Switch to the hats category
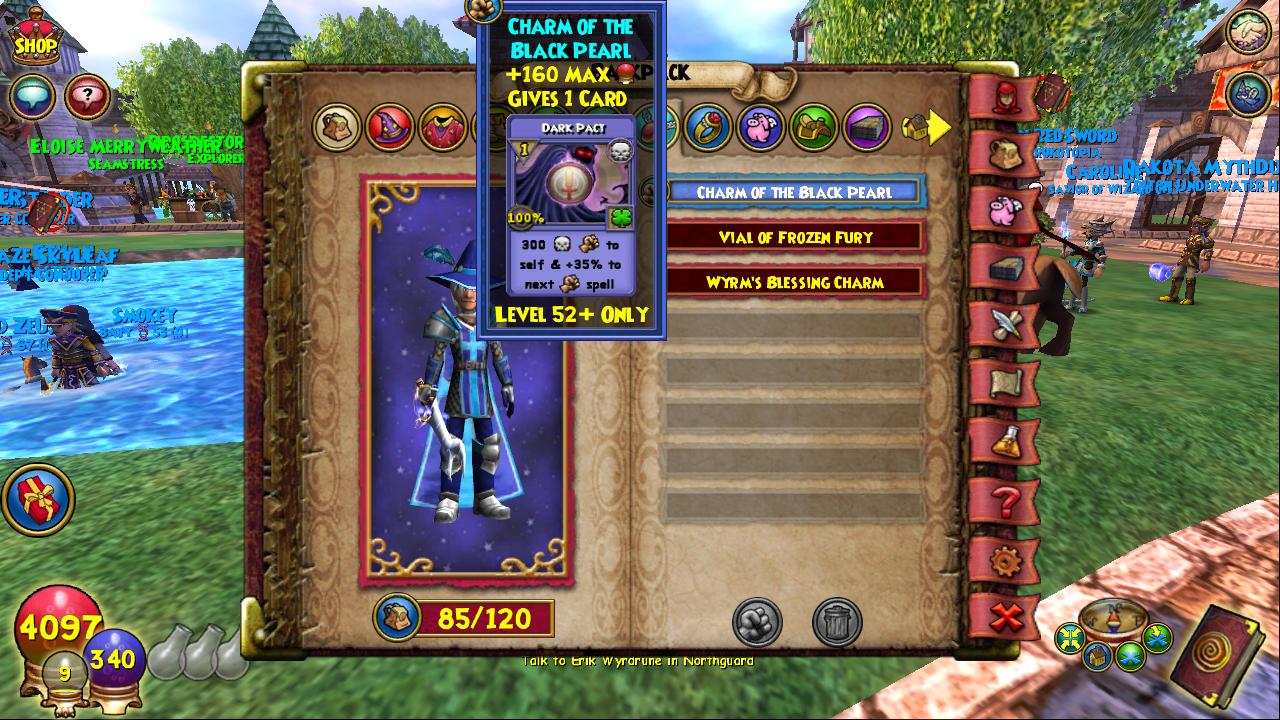This screenshot has width=1280, height=720. pos(389,127)
